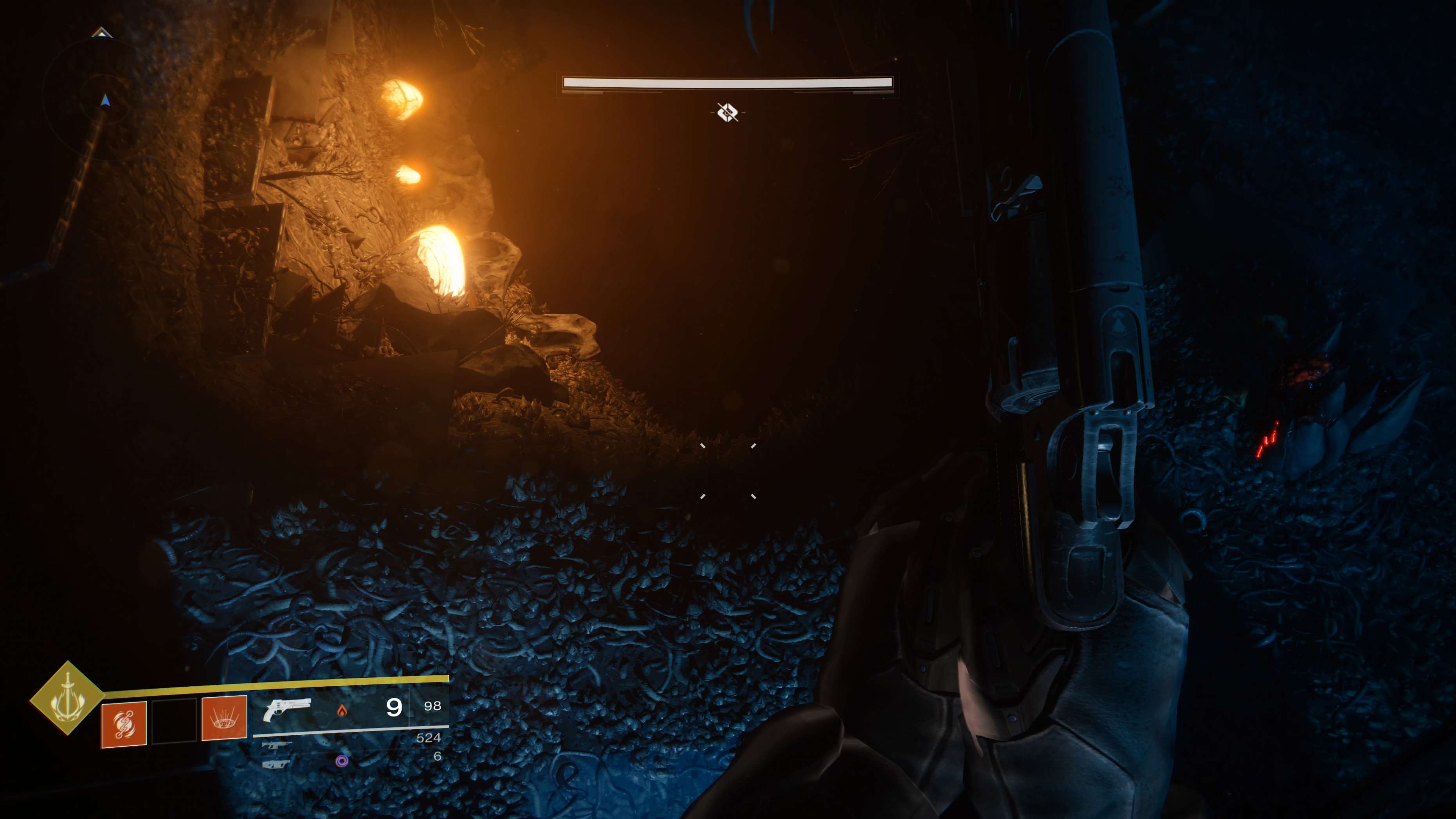This screenshot has width=1456, height=819.
Task: Click the solar flame icon beside the hand cannon
Action: [x=341, y=711]
